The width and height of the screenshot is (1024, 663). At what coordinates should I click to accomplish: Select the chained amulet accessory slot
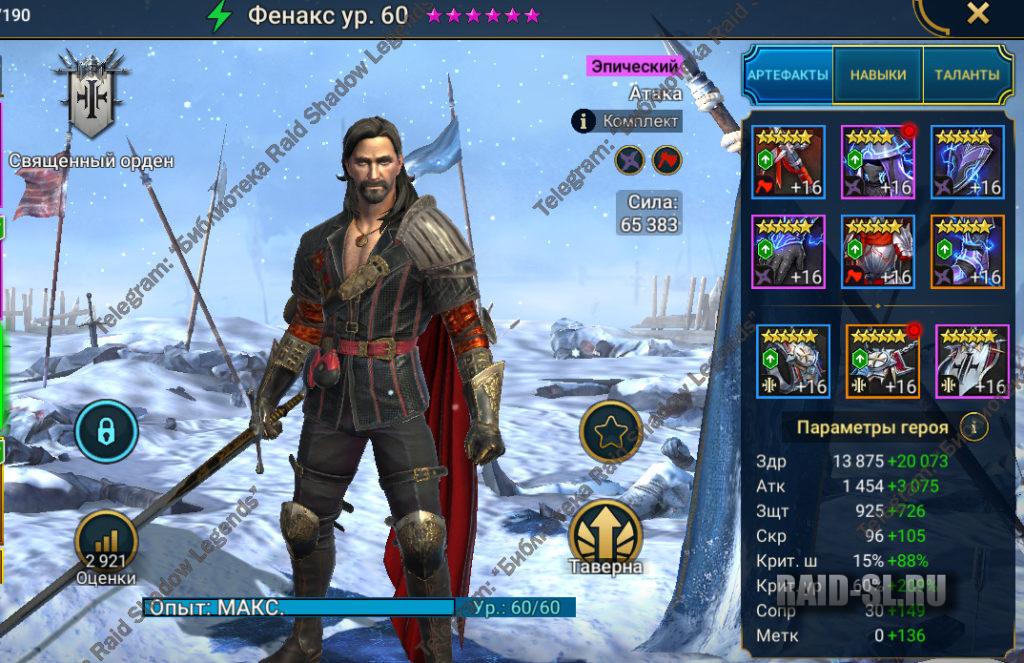coord(882,361)
